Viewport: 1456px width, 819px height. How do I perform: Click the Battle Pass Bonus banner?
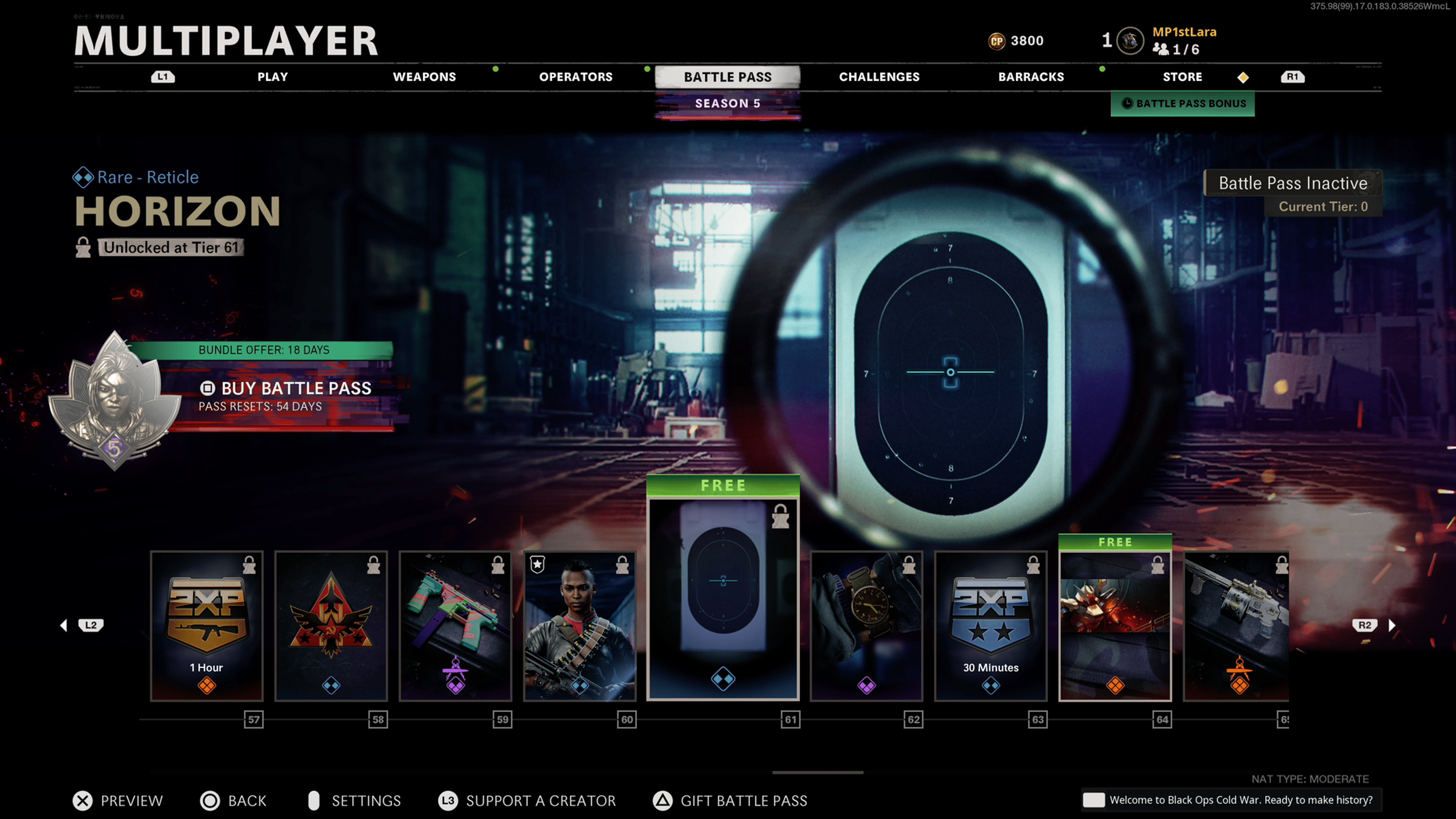1183,104
